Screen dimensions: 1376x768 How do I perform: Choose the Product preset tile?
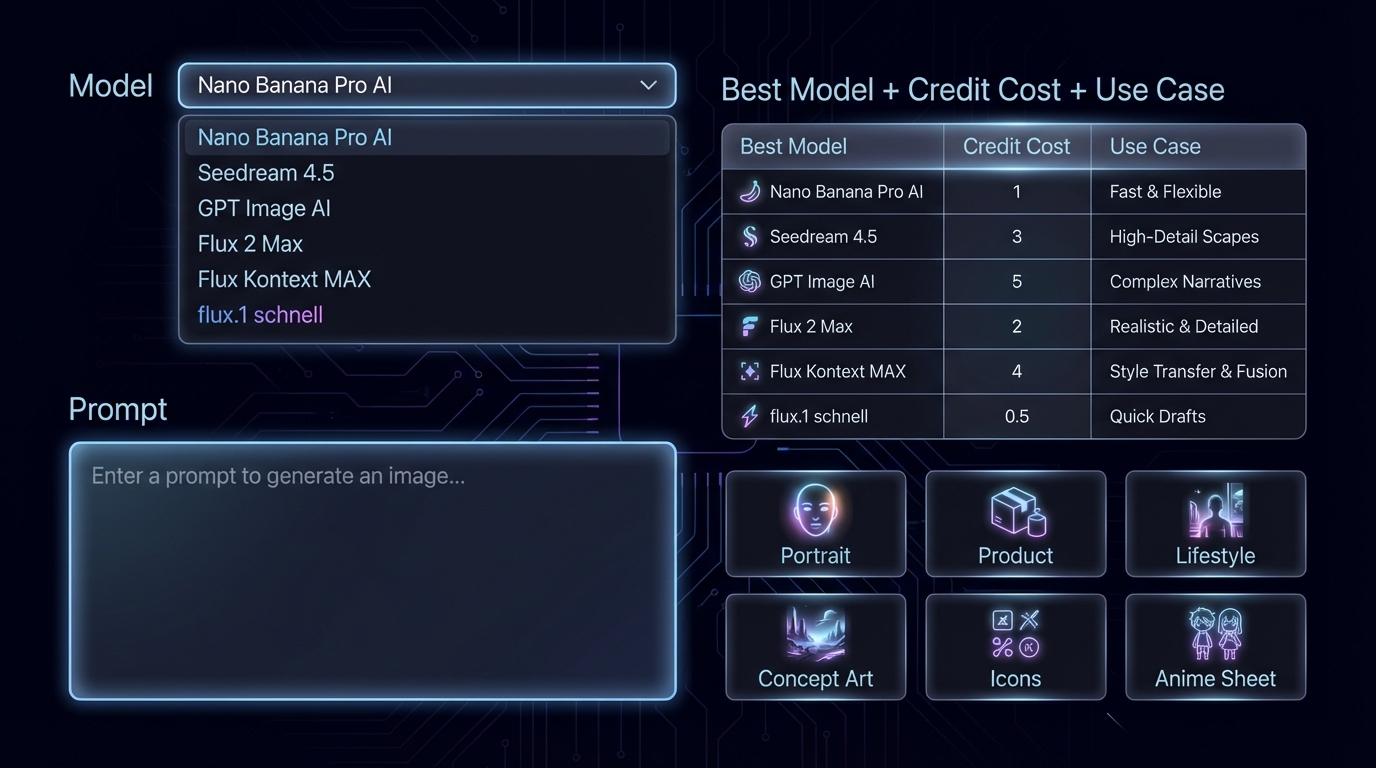[1015, 524]
